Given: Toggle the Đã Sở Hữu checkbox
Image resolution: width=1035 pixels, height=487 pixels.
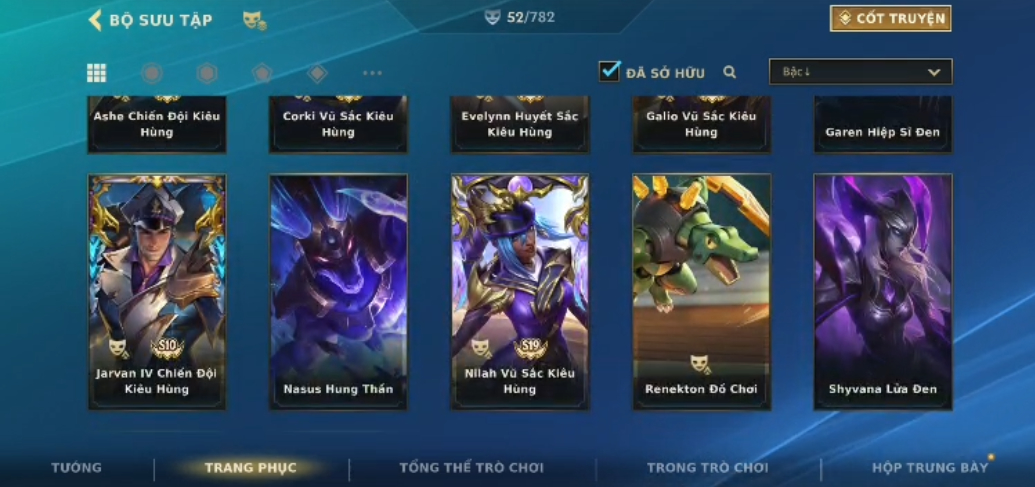Looking at the screenshot, I should [x=609, y=71].
